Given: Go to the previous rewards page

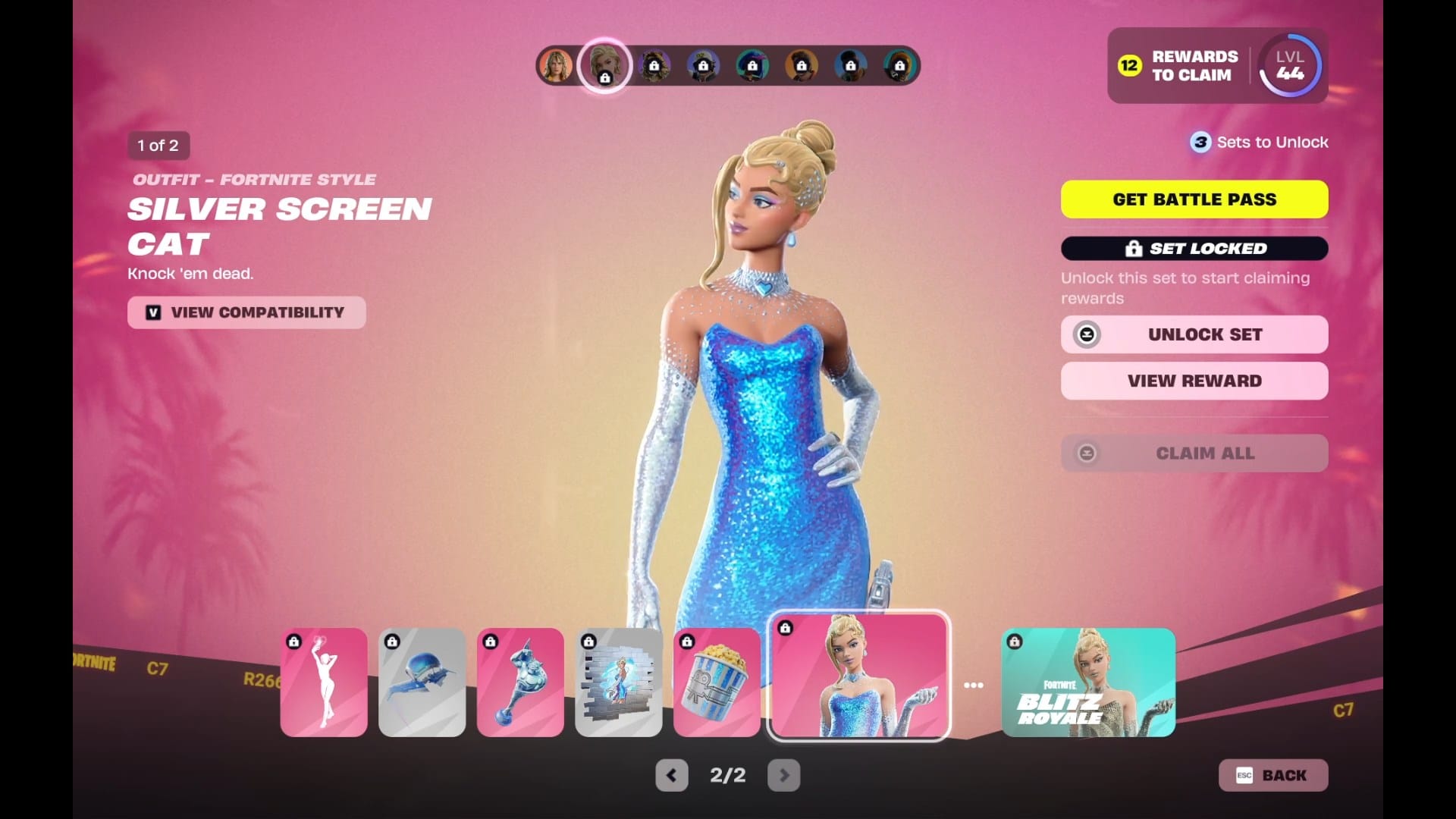Looking at the screenshot, I should pyautogui.click(x=671, y=775).
